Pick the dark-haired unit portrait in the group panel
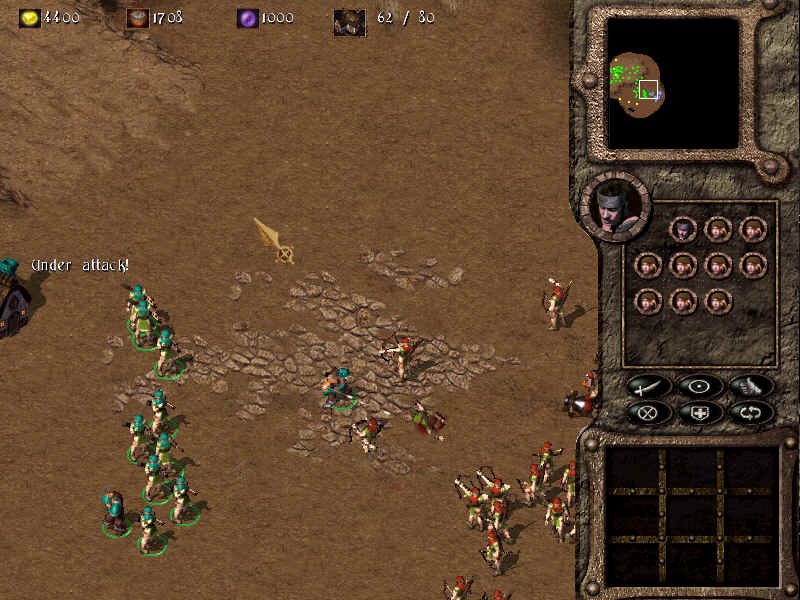 [x=683, y=229]
